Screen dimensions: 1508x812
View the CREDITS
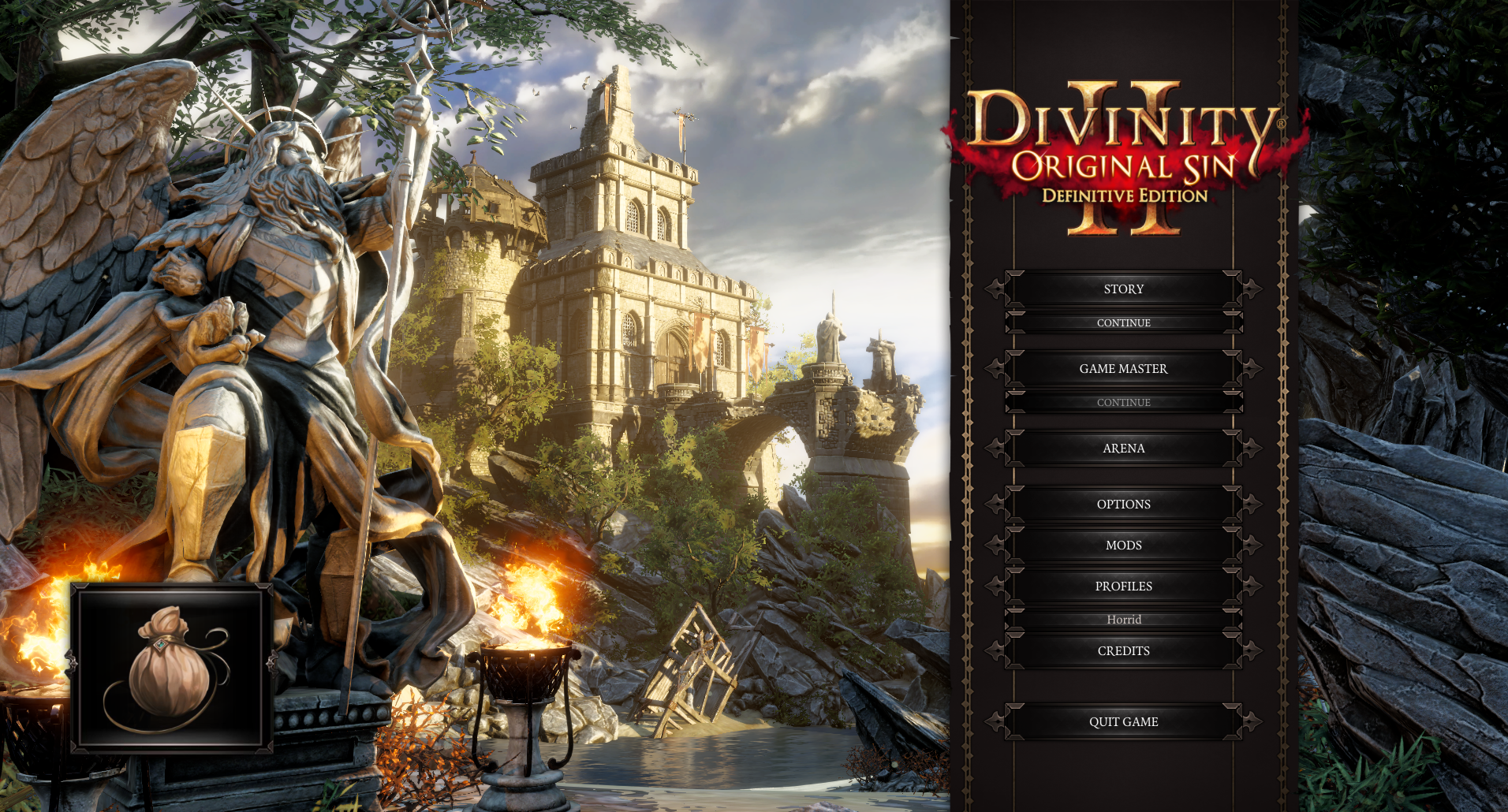[1123, 650]
